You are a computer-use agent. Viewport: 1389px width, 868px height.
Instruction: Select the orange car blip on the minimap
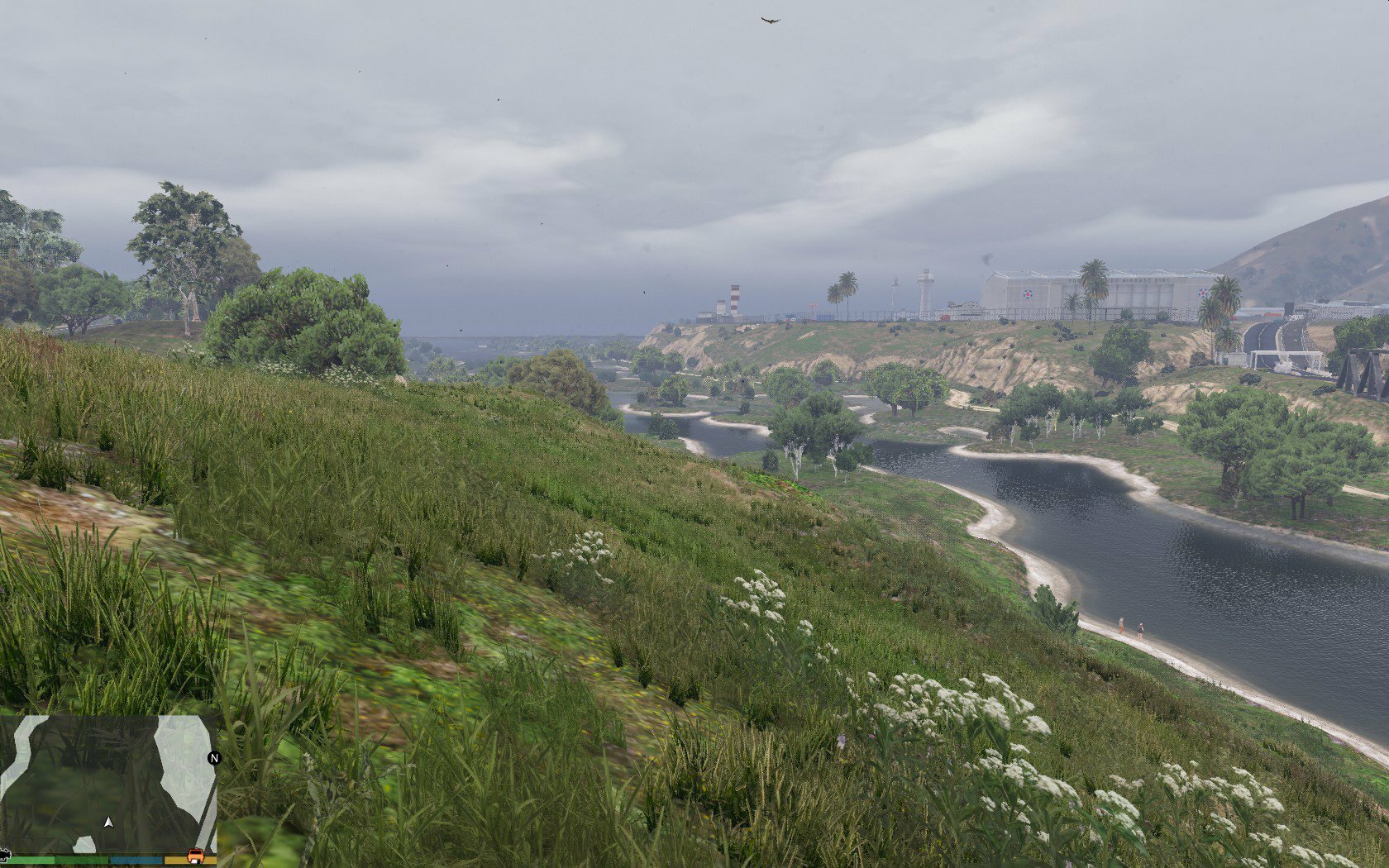[197, 856]
